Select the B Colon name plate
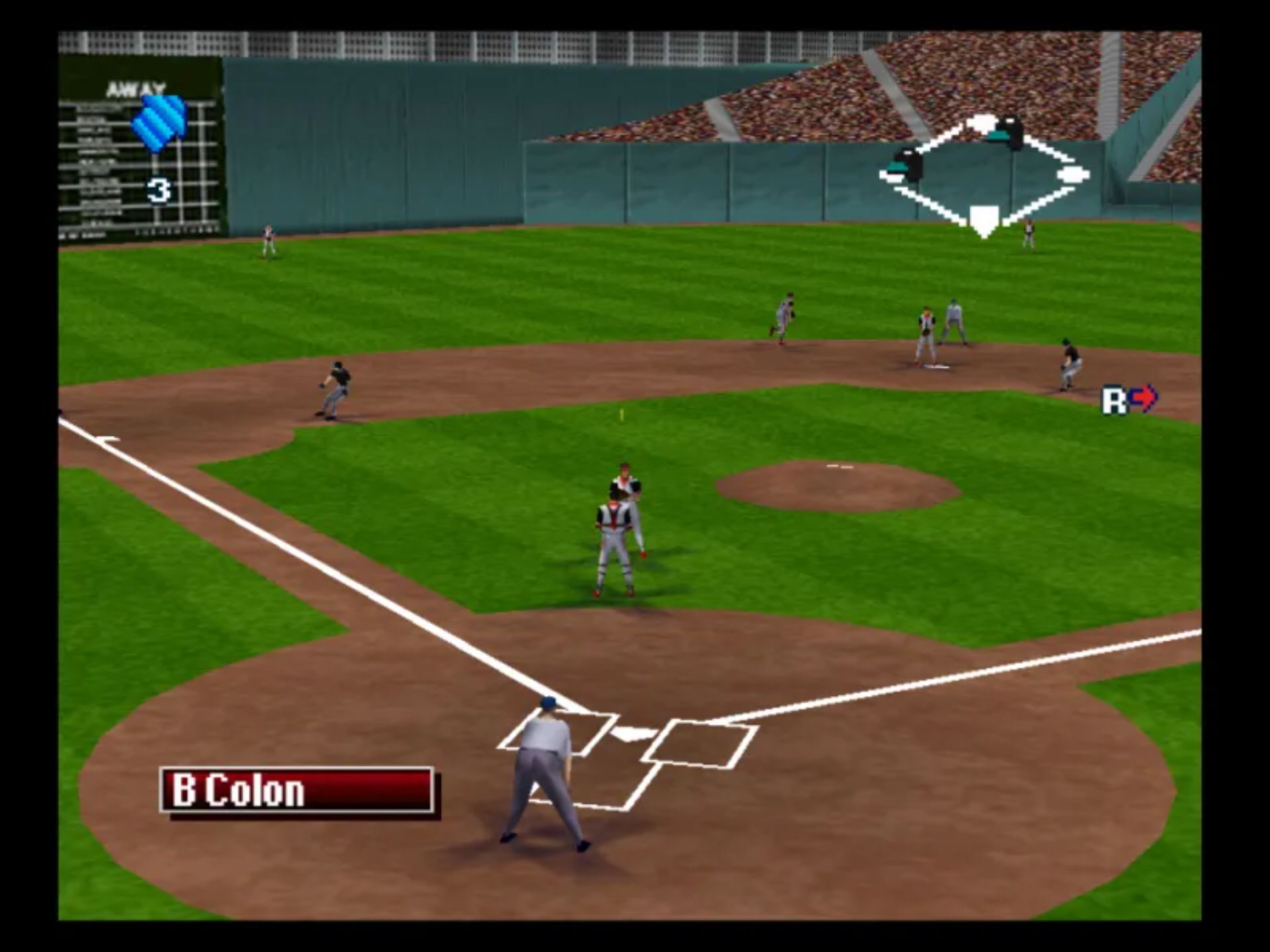The image size is (1270, 952). coord(297,789)
